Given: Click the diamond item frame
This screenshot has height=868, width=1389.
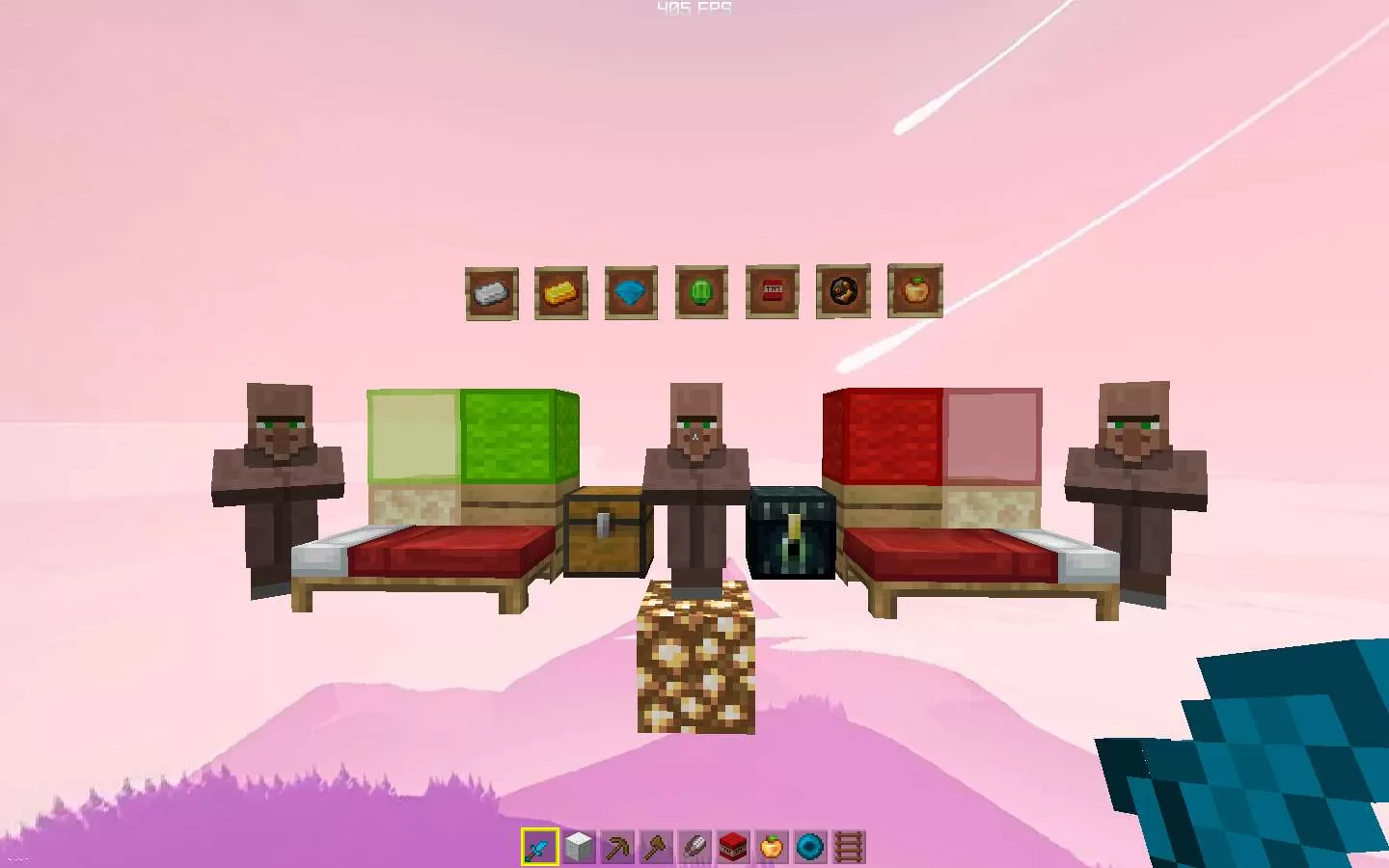Looking at the screenshot, I should click(x=632, y=291).
